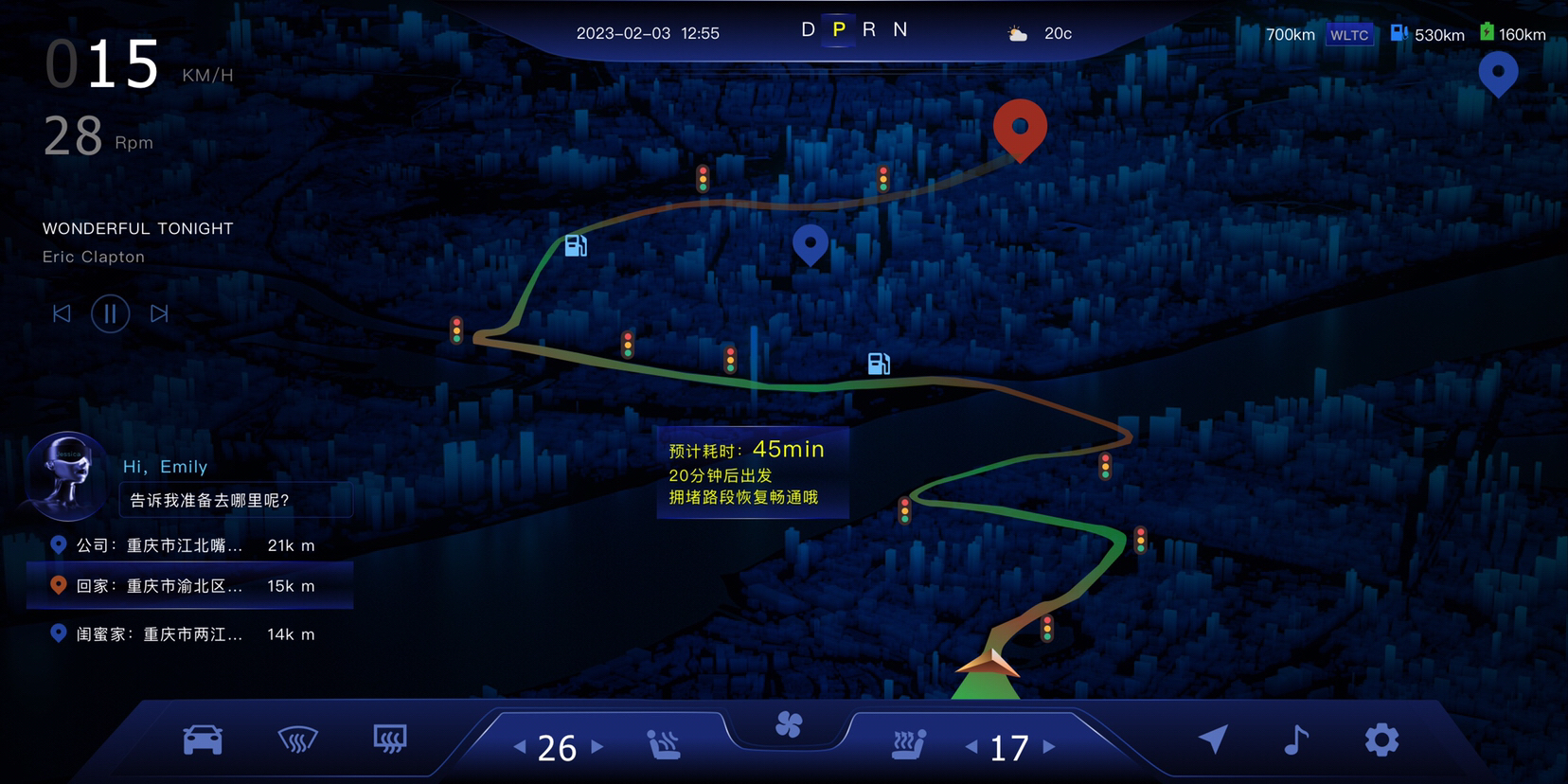Lower the right temperature from 17
Screen dimensions: 1568x784
click(971, 747)
